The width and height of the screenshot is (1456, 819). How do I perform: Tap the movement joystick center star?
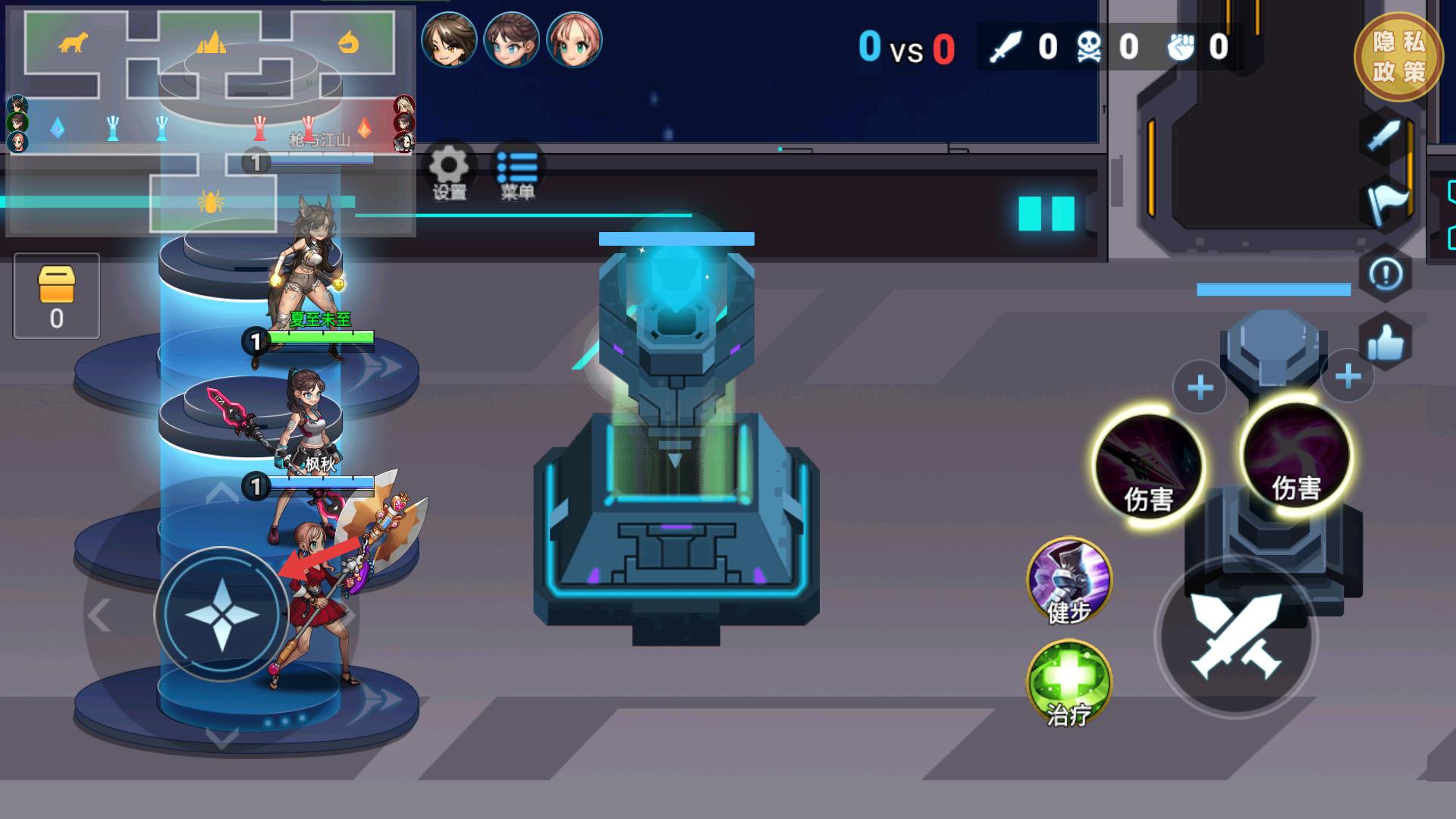221,614
